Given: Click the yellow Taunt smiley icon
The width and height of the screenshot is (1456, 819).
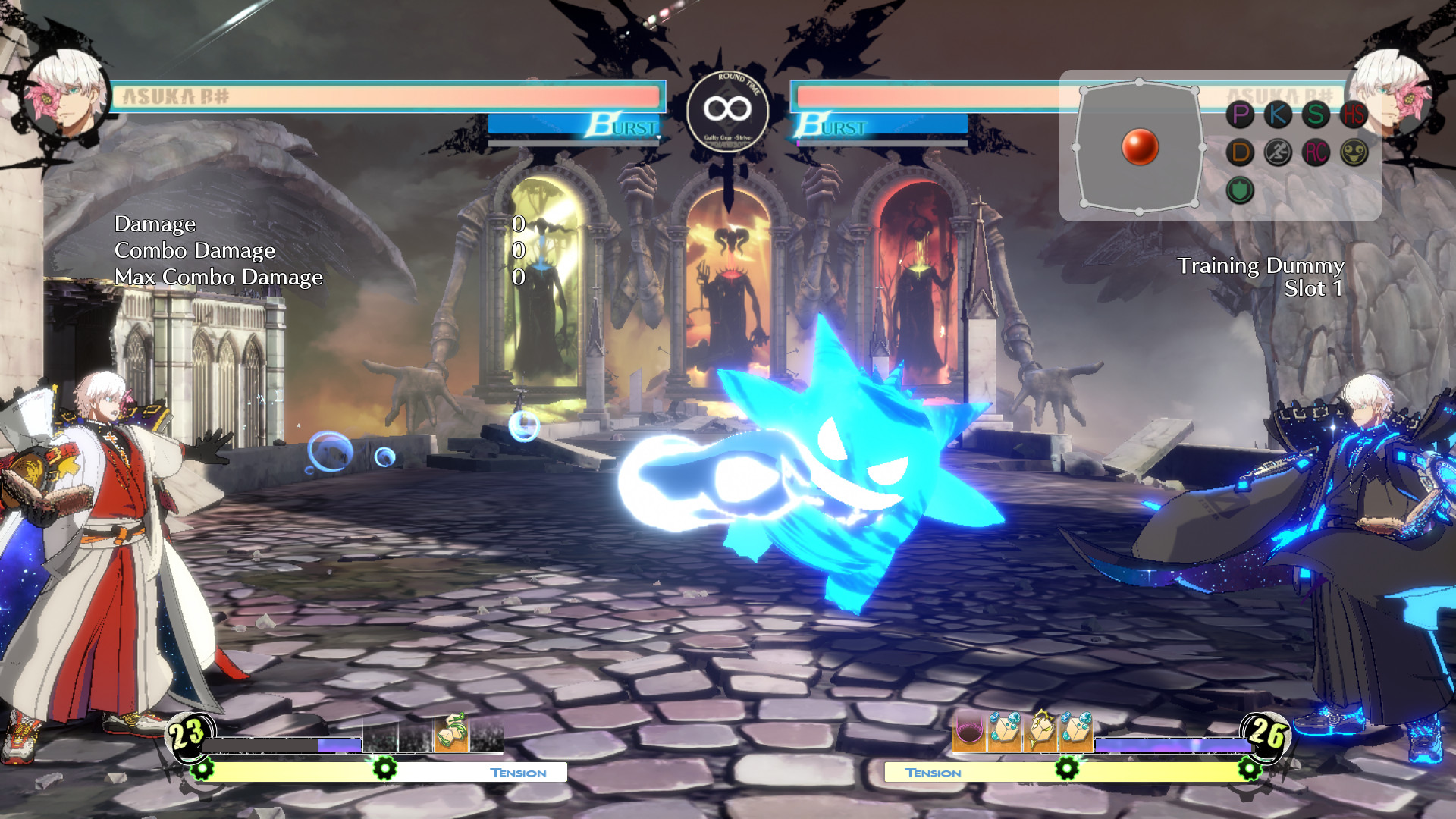Looking at the screenshot, I should pos(1354,153).
